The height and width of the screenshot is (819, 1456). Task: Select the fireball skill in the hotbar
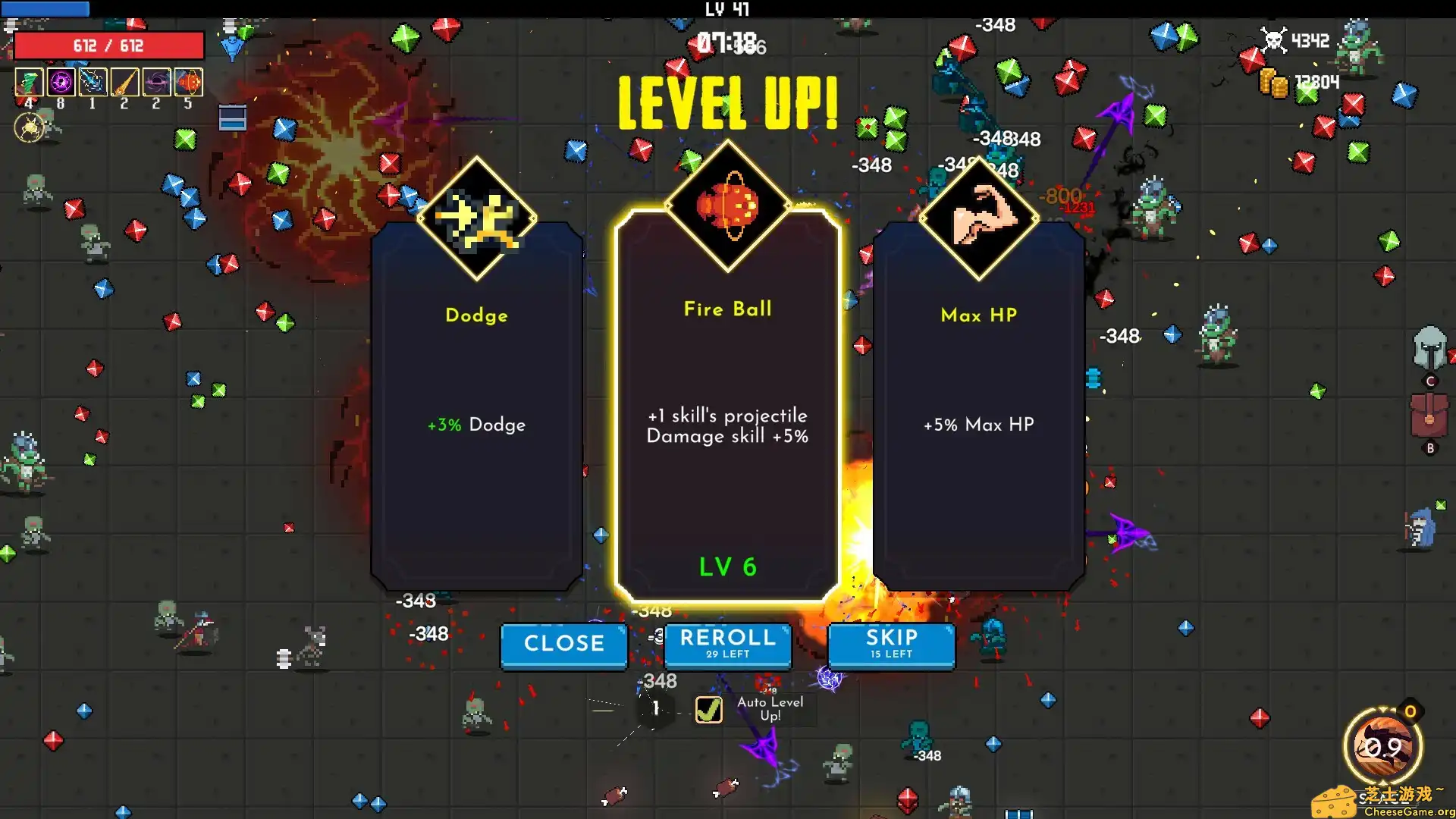(x=190, y=82)
